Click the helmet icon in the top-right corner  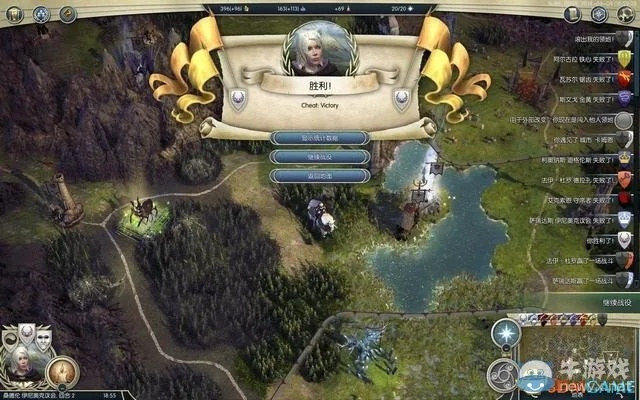click(626, 14)
